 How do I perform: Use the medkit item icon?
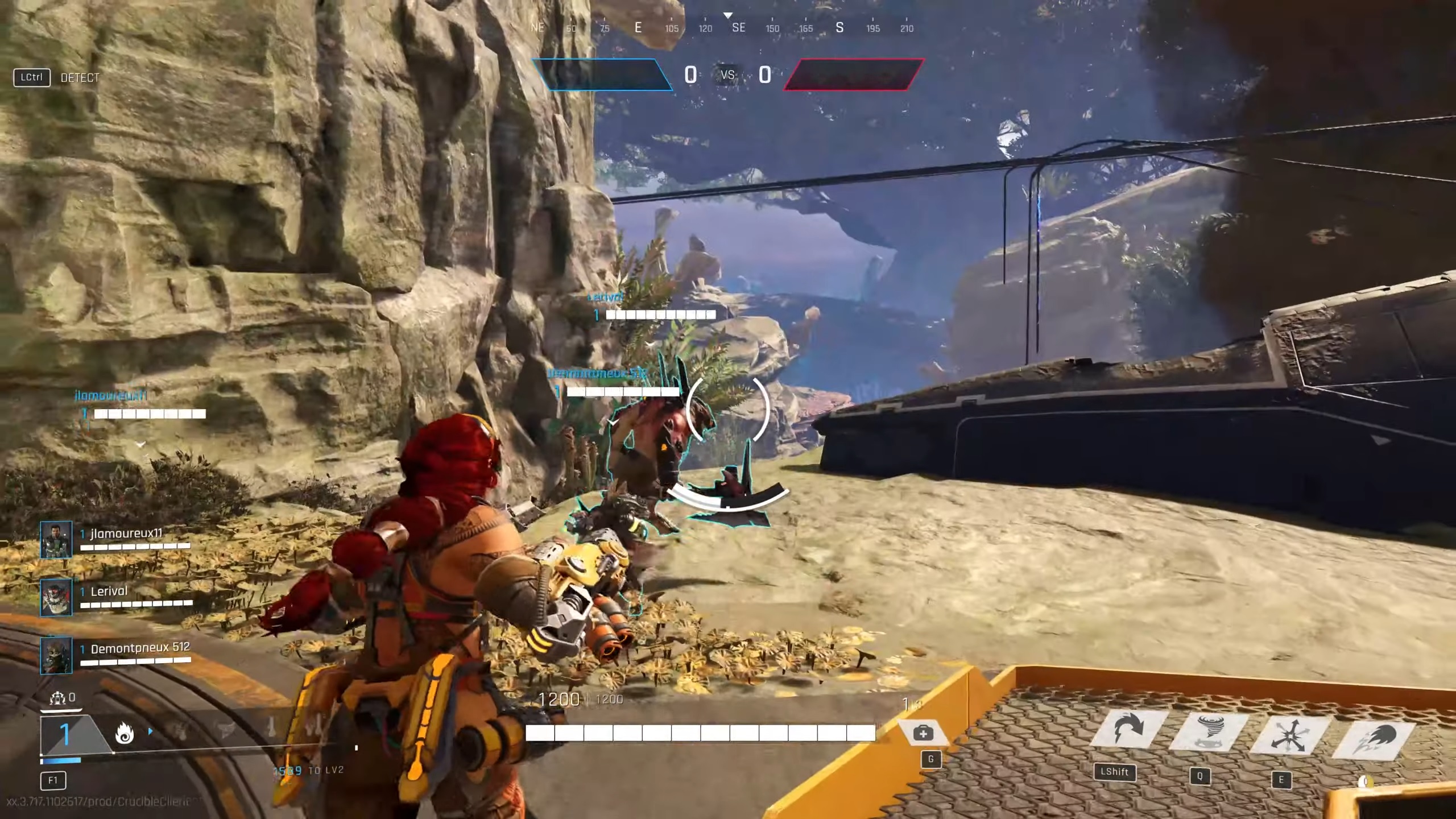[923, 733]
